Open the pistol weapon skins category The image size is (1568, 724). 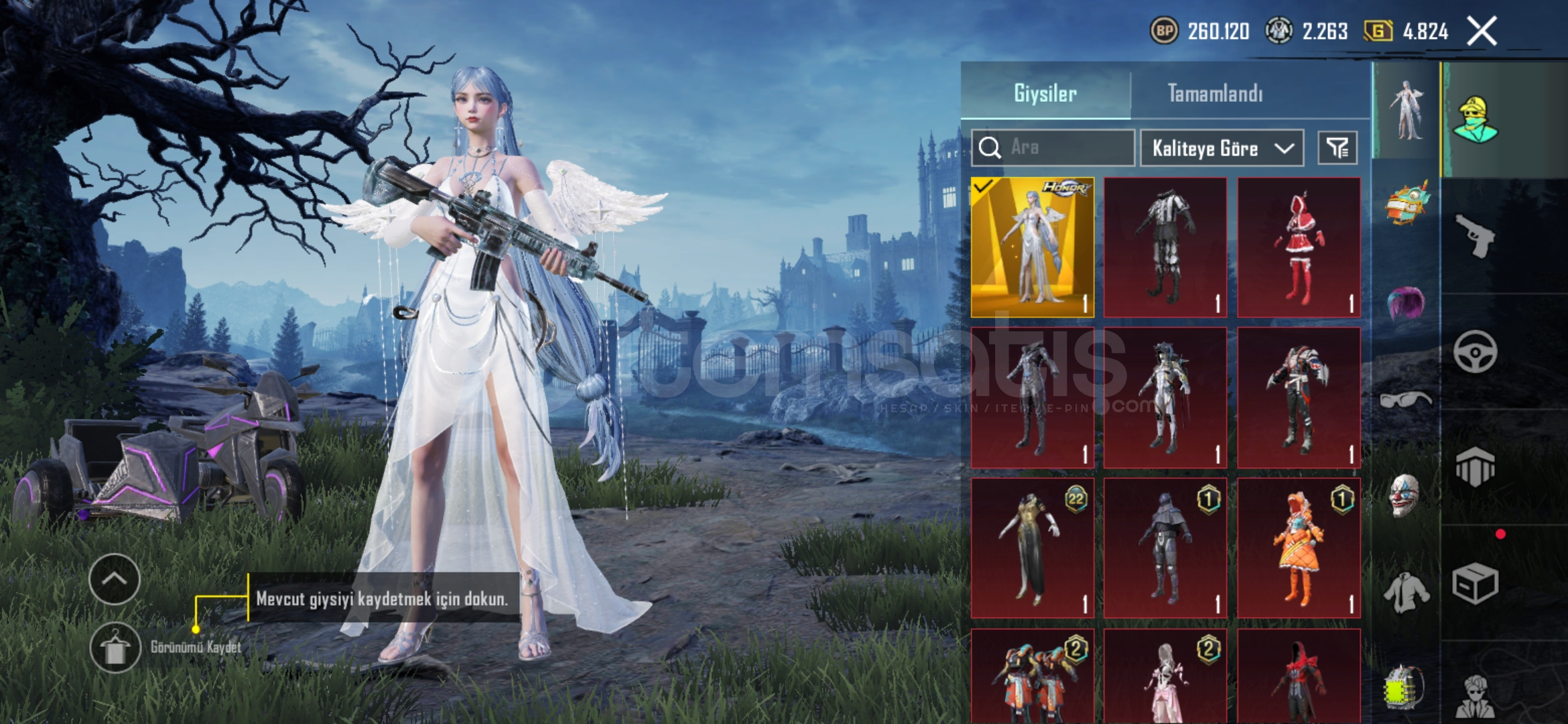coord(1475,235)
